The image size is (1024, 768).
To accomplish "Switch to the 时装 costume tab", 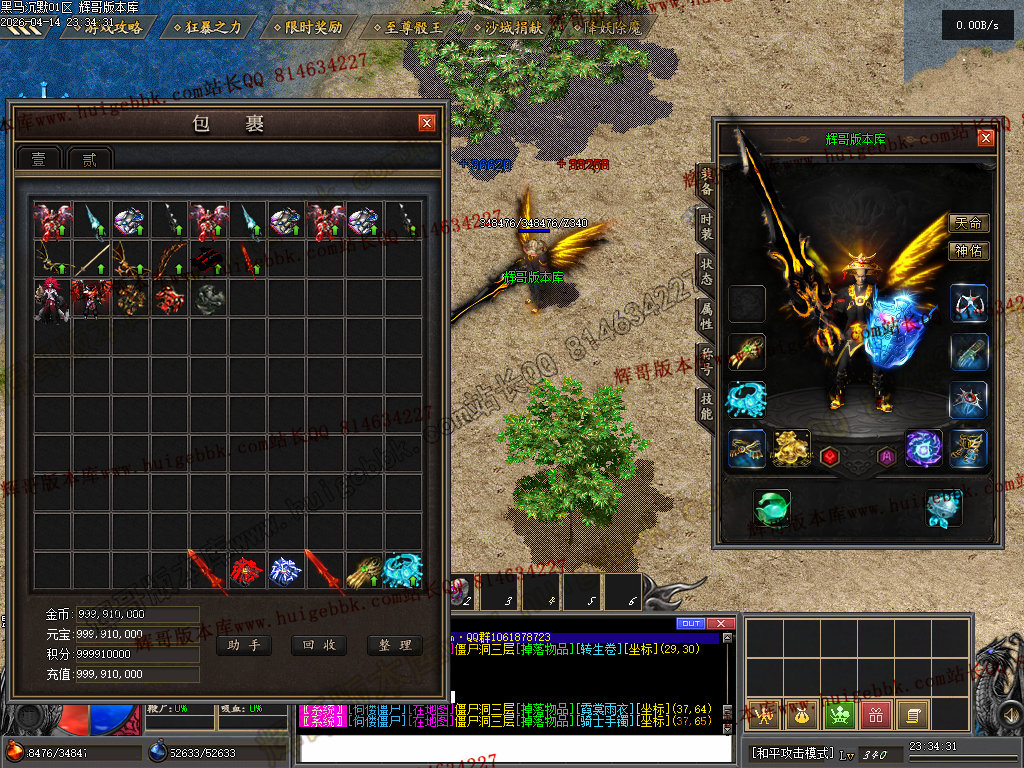I will [706, 226].
